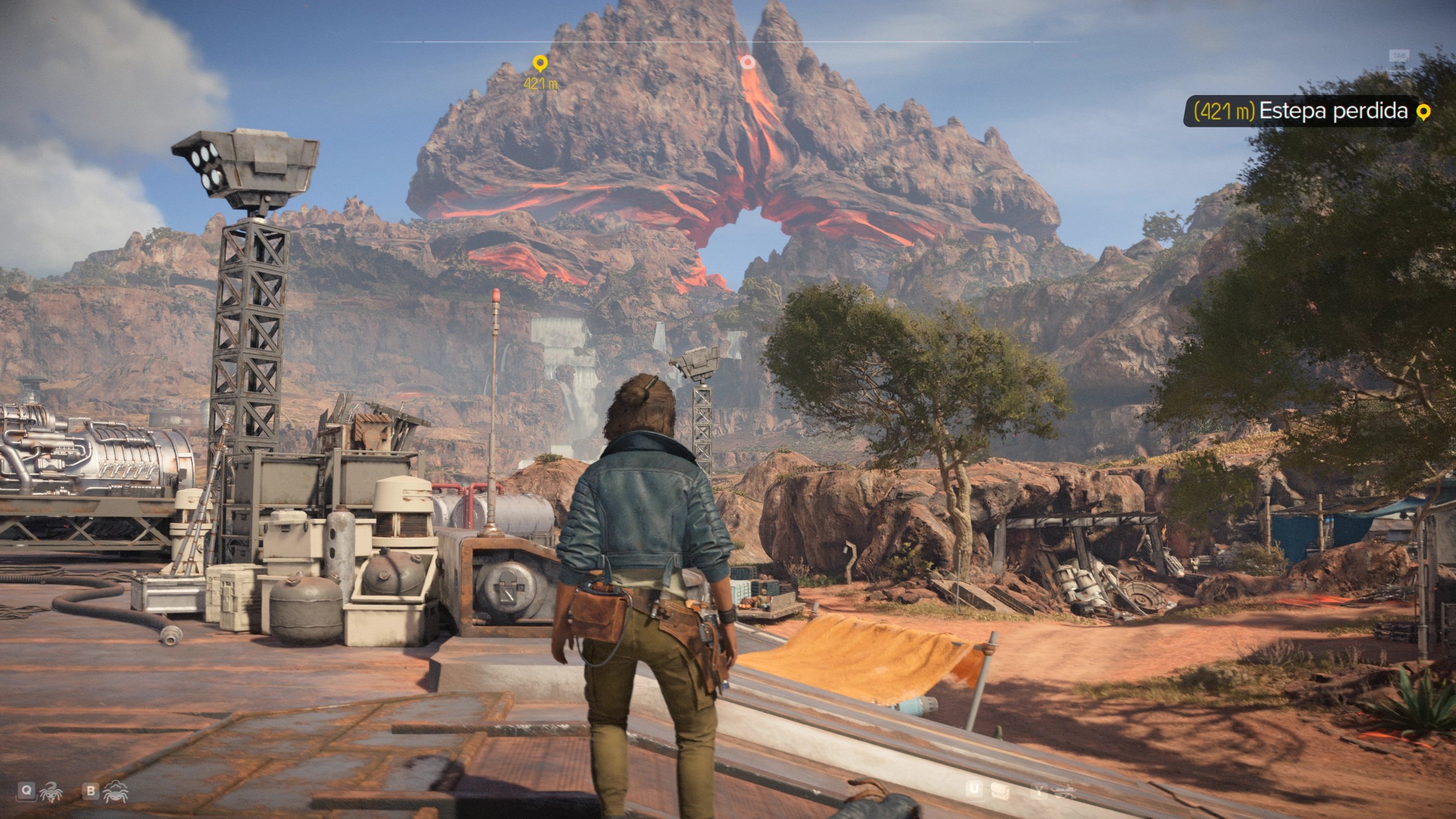1456x819 pixels.
Task: Open the satchel pouch icon
Action: (1000, 790)
